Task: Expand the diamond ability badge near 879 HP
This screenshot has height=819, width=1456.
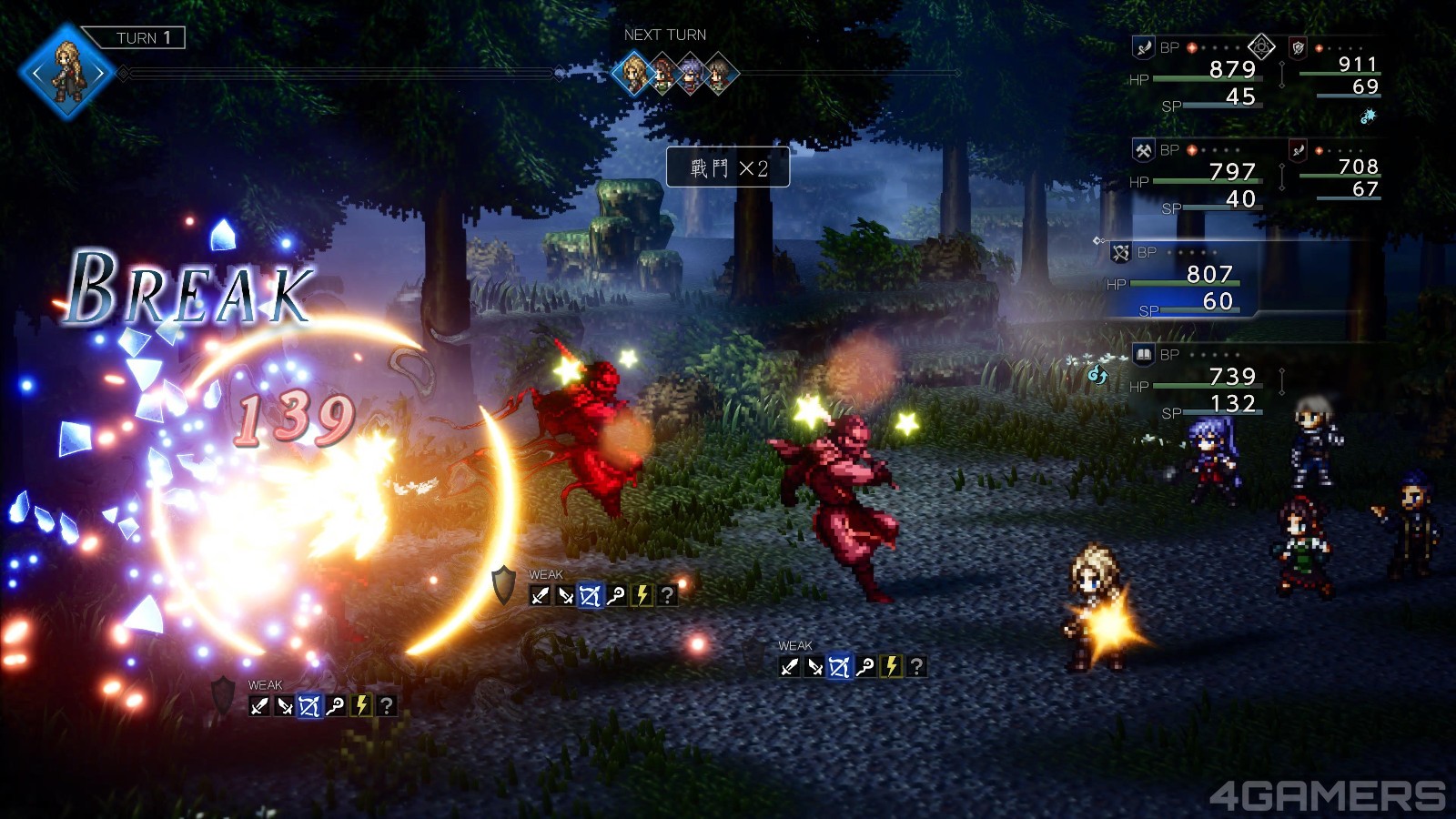Action: coord(1261,46)
